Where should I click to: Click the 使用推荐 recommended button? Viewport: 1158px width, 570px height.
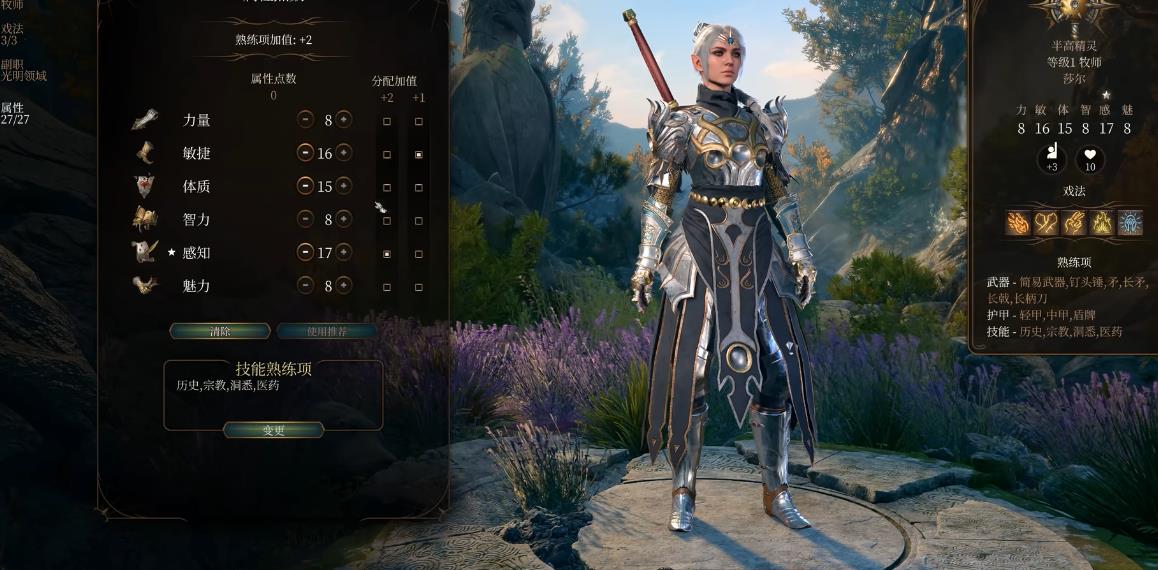[327, 331]
